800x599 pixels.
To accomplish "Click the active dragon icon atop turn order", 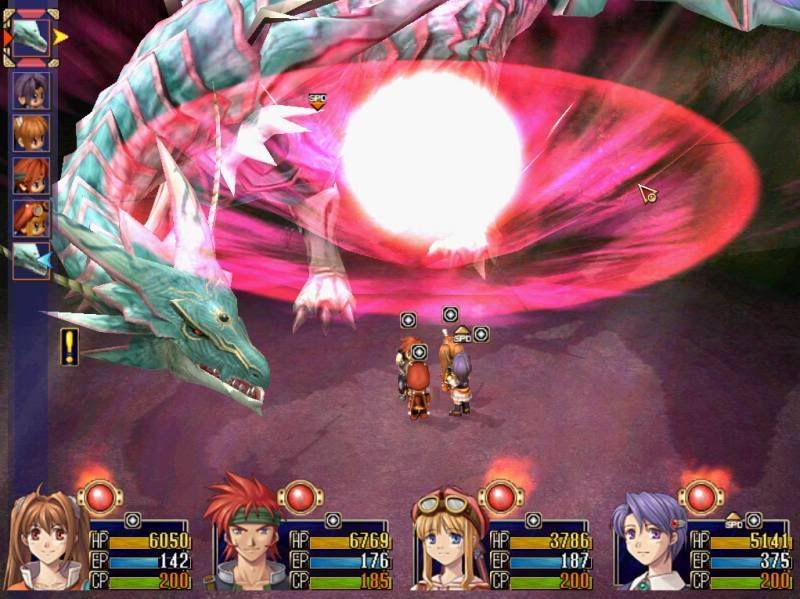I will (31, 38).
